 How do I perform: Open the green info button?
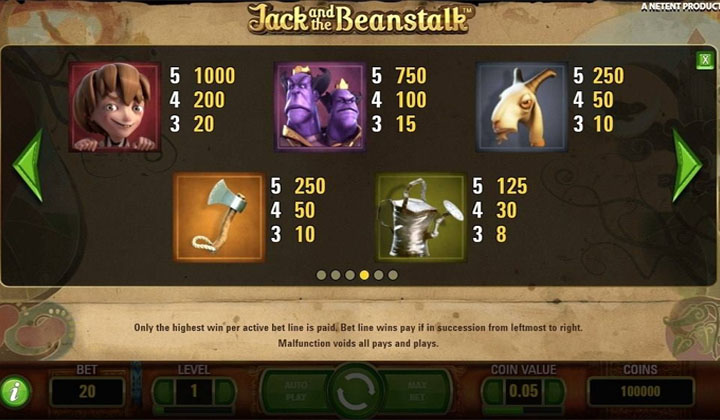17,391
